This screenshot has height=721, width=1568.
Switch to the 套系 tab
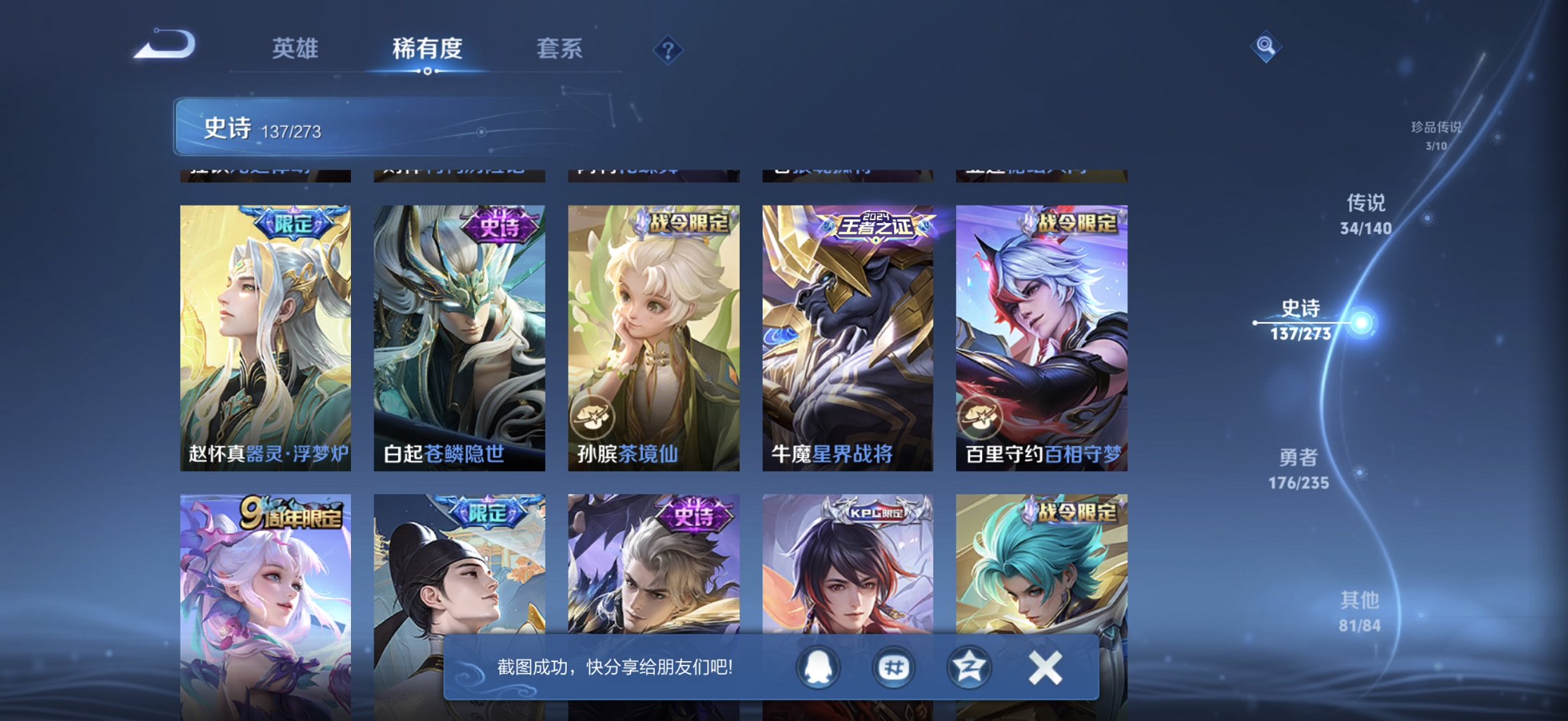559,48
